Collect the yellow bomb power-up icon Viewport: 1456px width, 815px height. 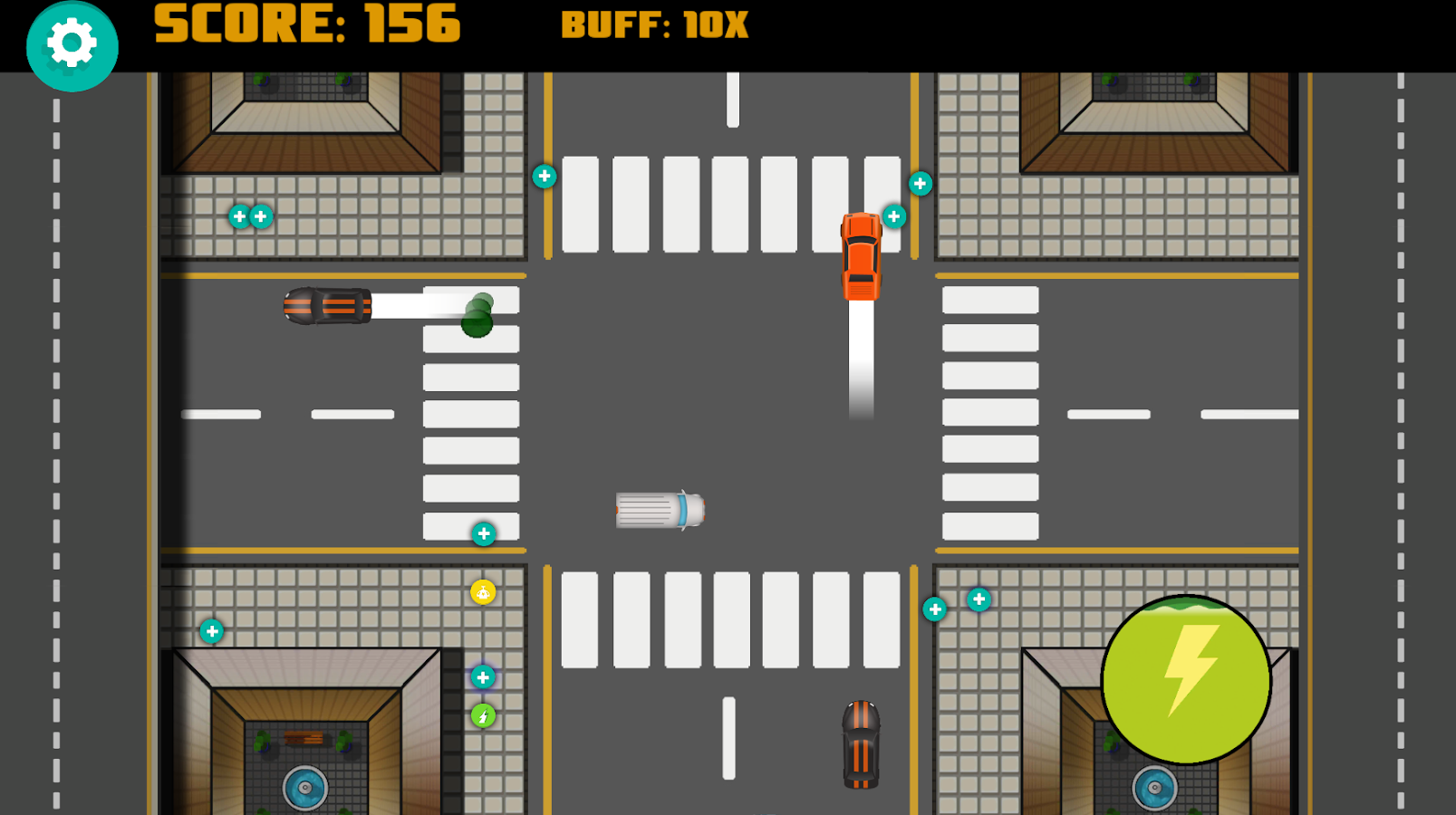point(482,593)
